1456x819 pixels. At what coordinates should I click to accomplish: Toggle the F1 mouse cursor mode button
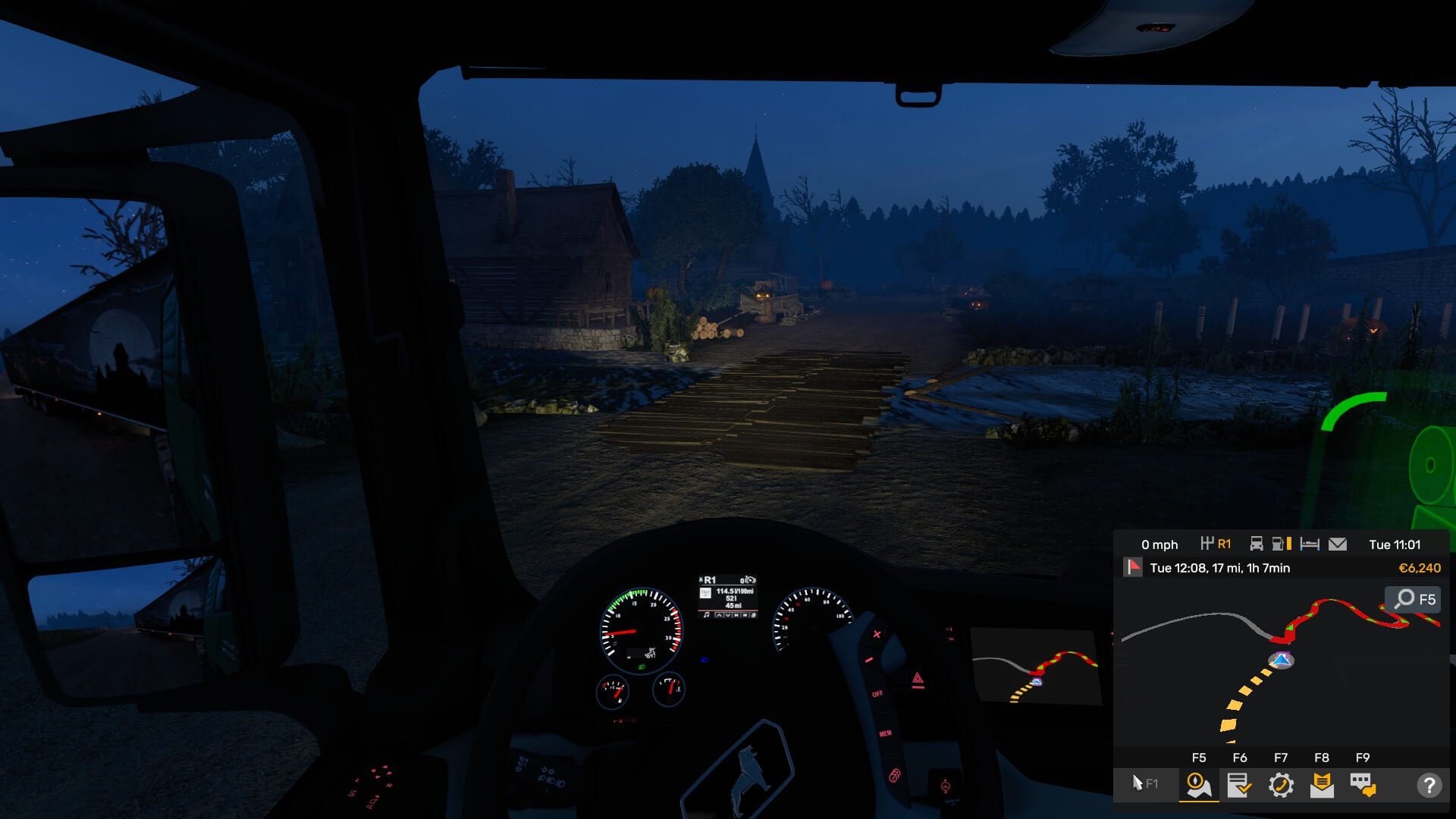point(1144,783)
